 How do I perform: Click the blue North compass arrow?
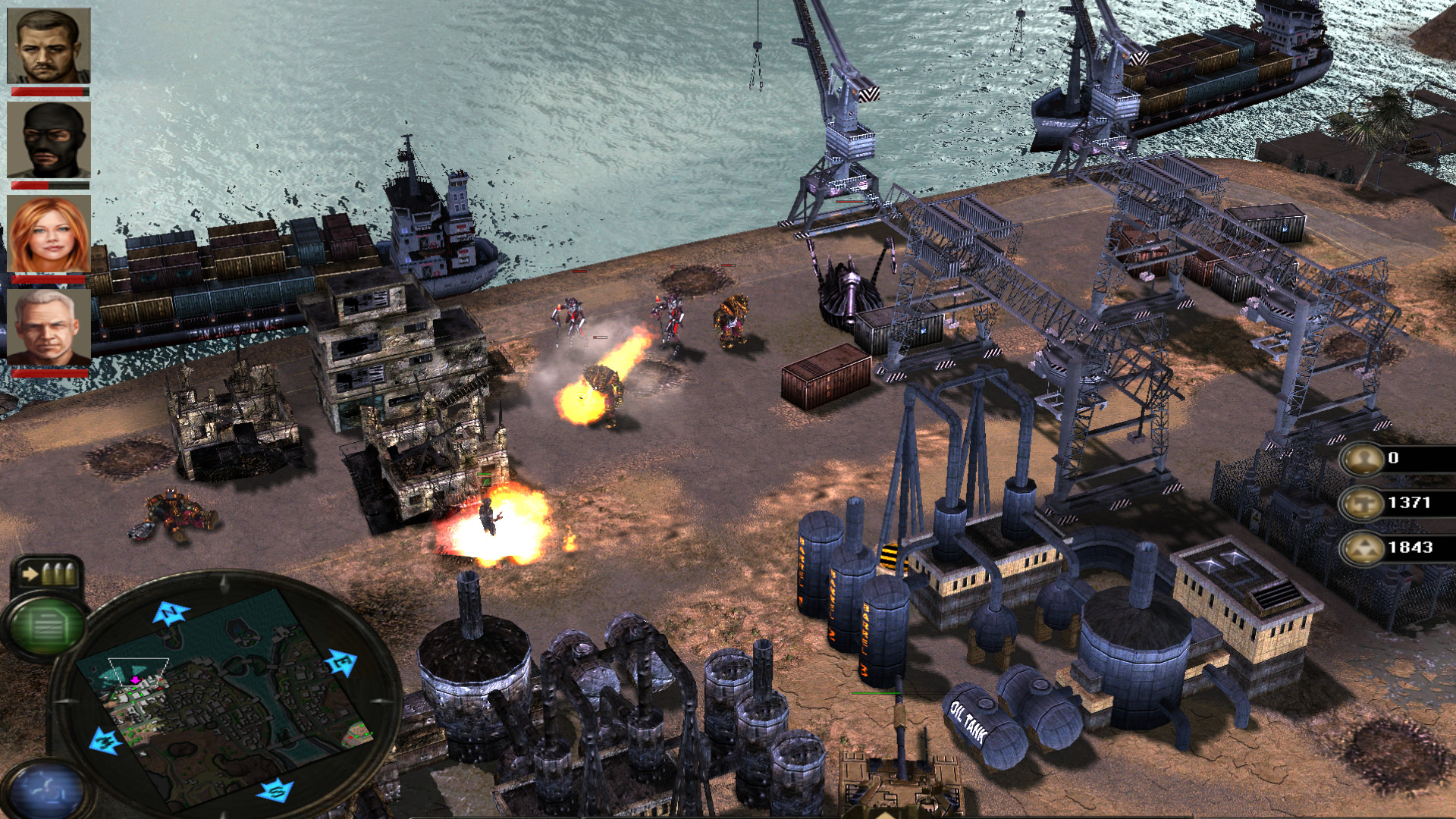(x=171, y=613)
